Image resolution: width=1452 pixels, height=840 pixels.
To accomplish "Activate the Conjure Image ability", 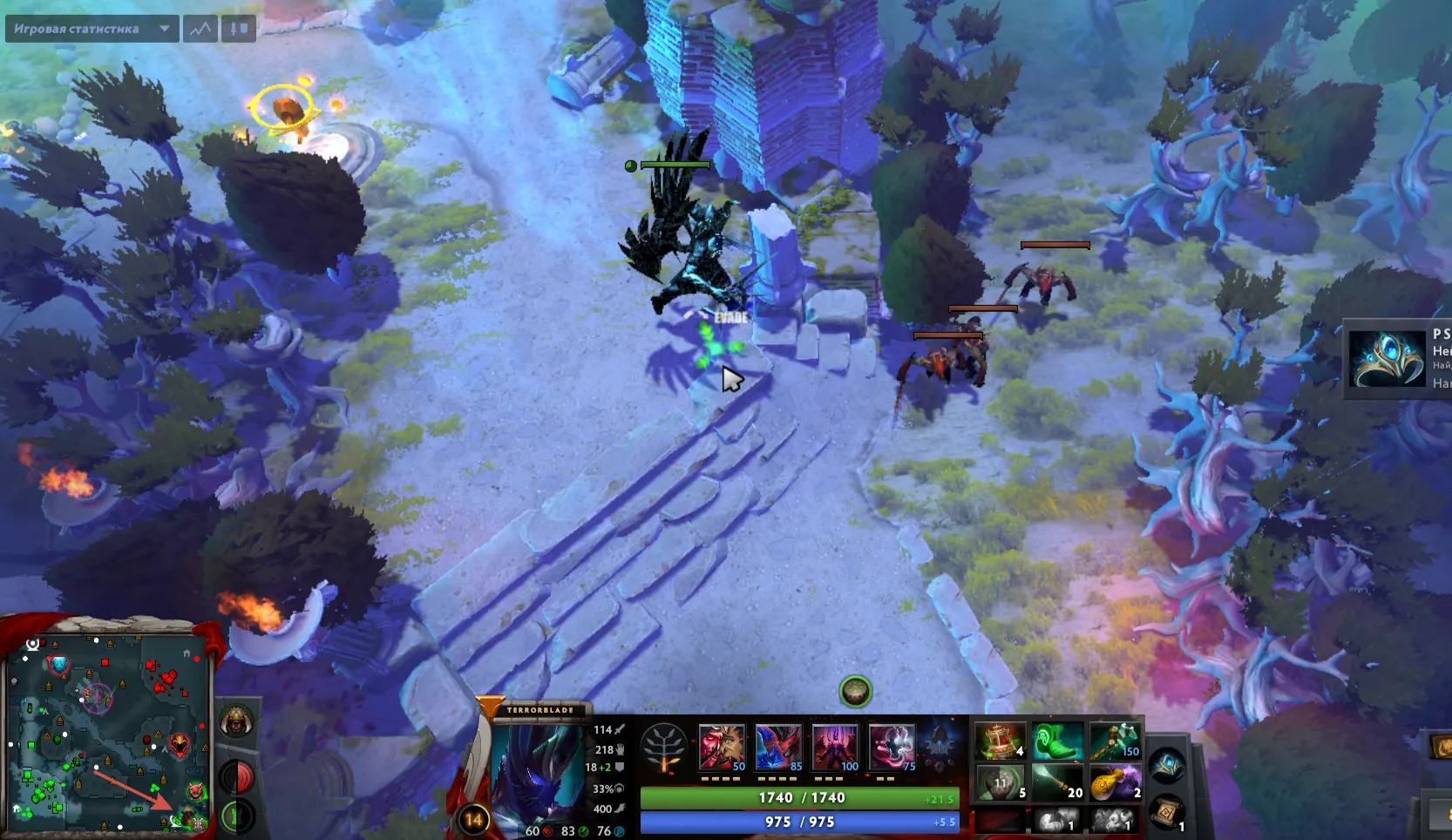I will pyautogui.click(x=778, y=748).
